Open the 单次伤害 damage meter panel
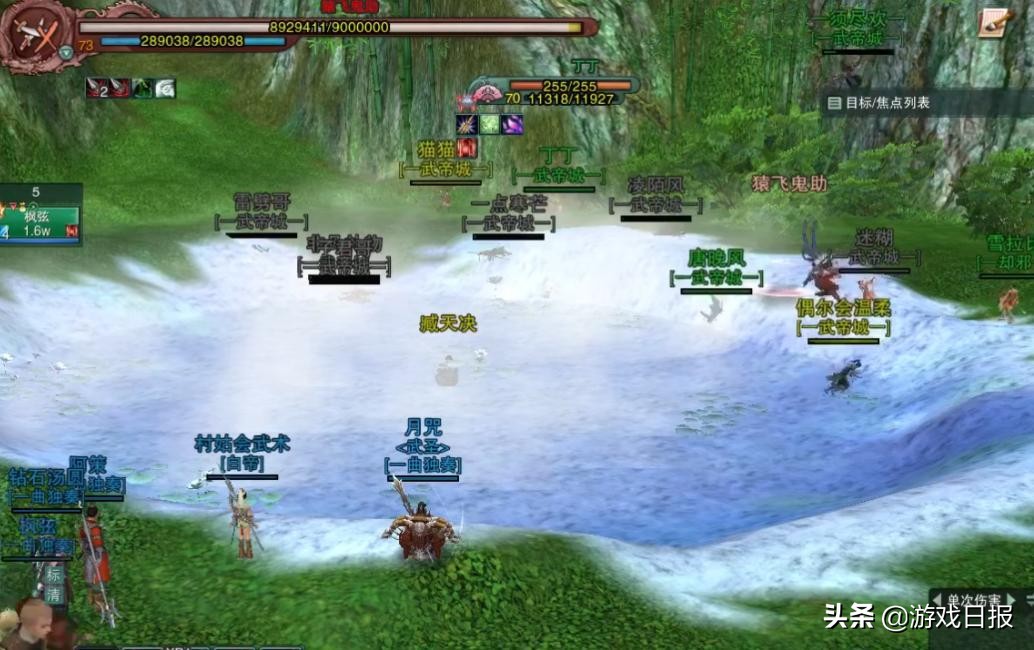This screenshot has height=650, width=1034. (x=973, y=600)
